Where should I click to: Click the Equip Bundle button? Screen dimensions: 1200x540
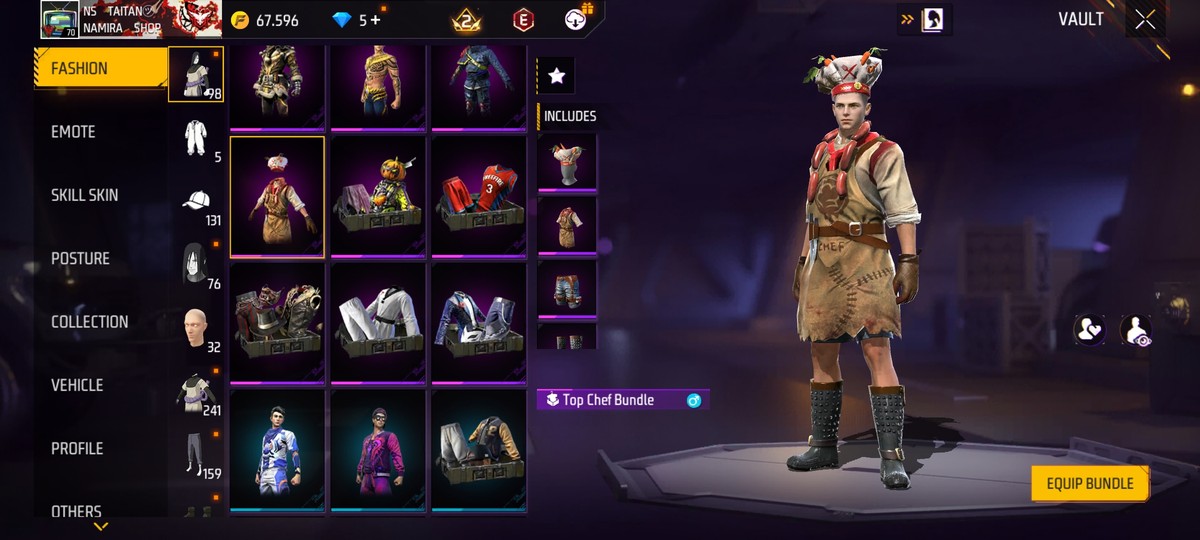point(1089,484)
